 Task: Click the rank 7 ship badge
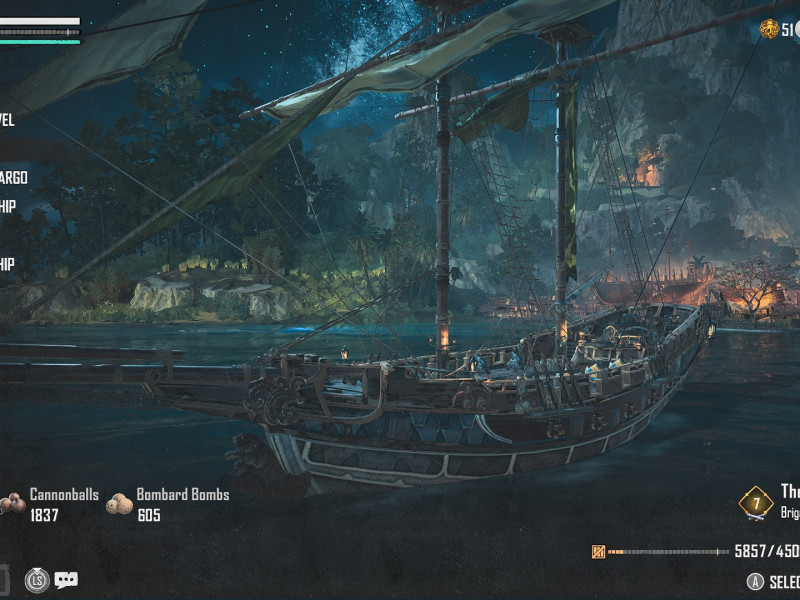(x=756, y=503)
